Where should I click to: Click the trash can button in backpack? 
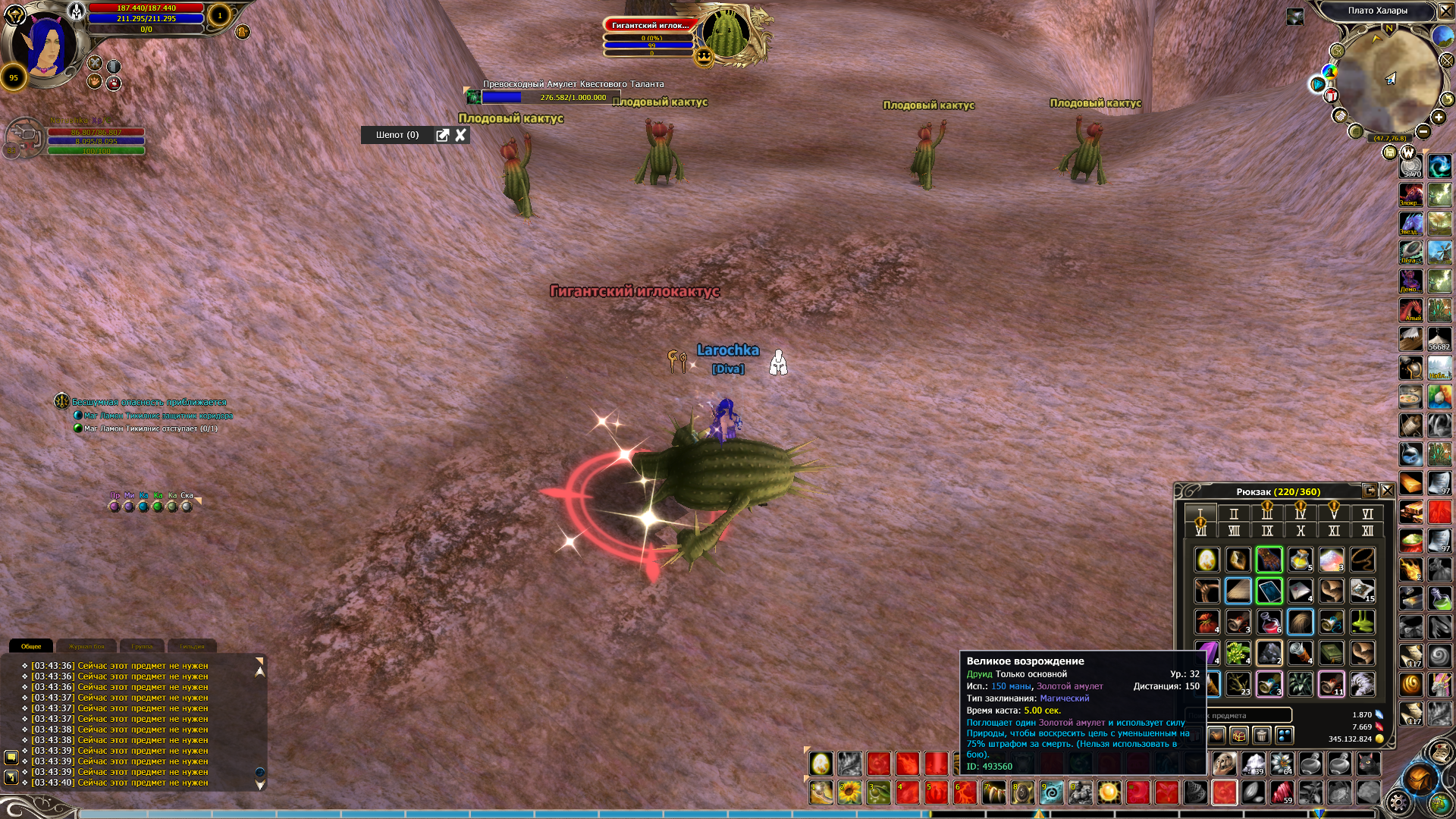(x=1261, y=735)
